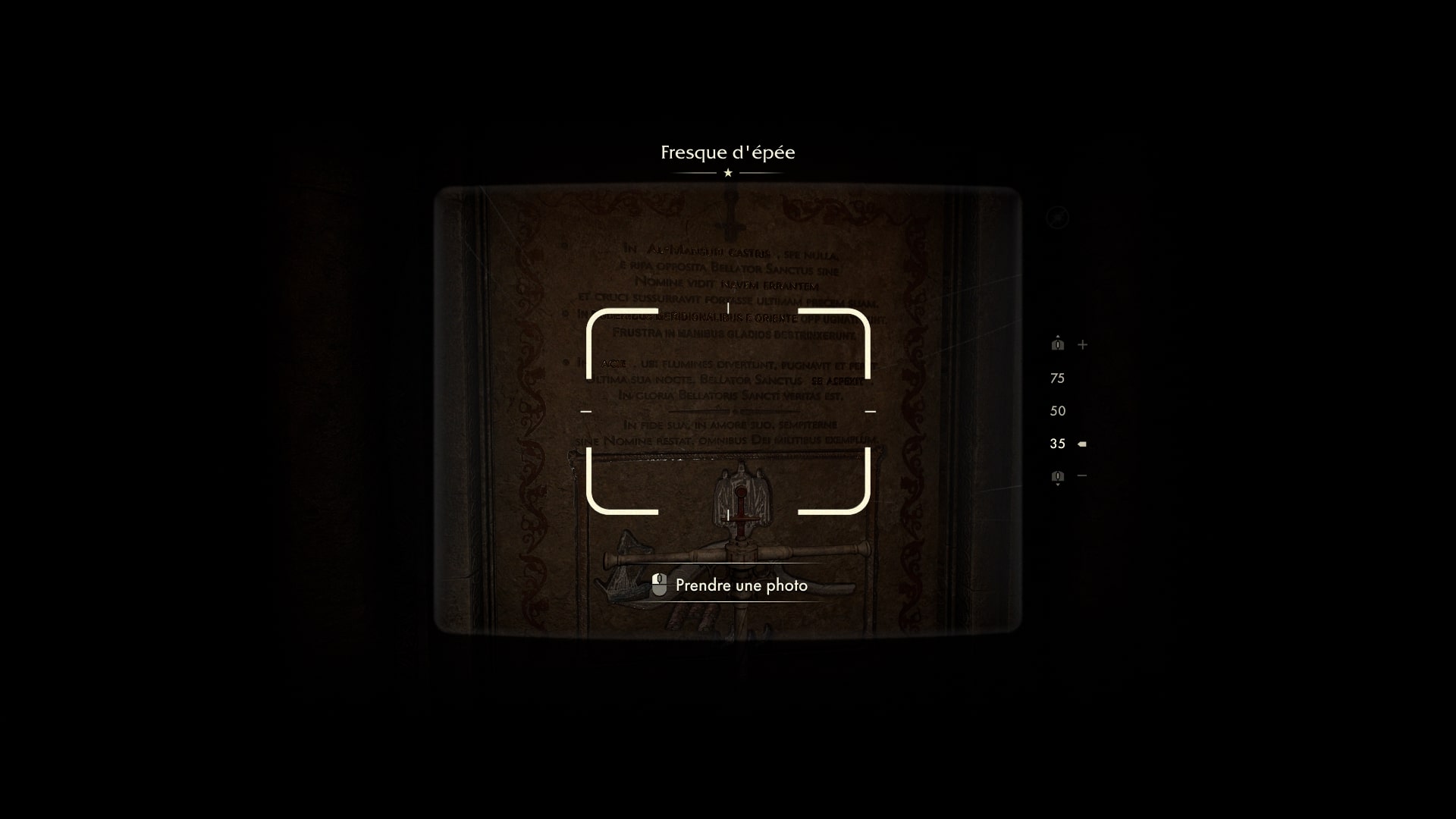Select zoom level 50
This screenshot has height=819, width=1456.
(x=1056, y=410)
